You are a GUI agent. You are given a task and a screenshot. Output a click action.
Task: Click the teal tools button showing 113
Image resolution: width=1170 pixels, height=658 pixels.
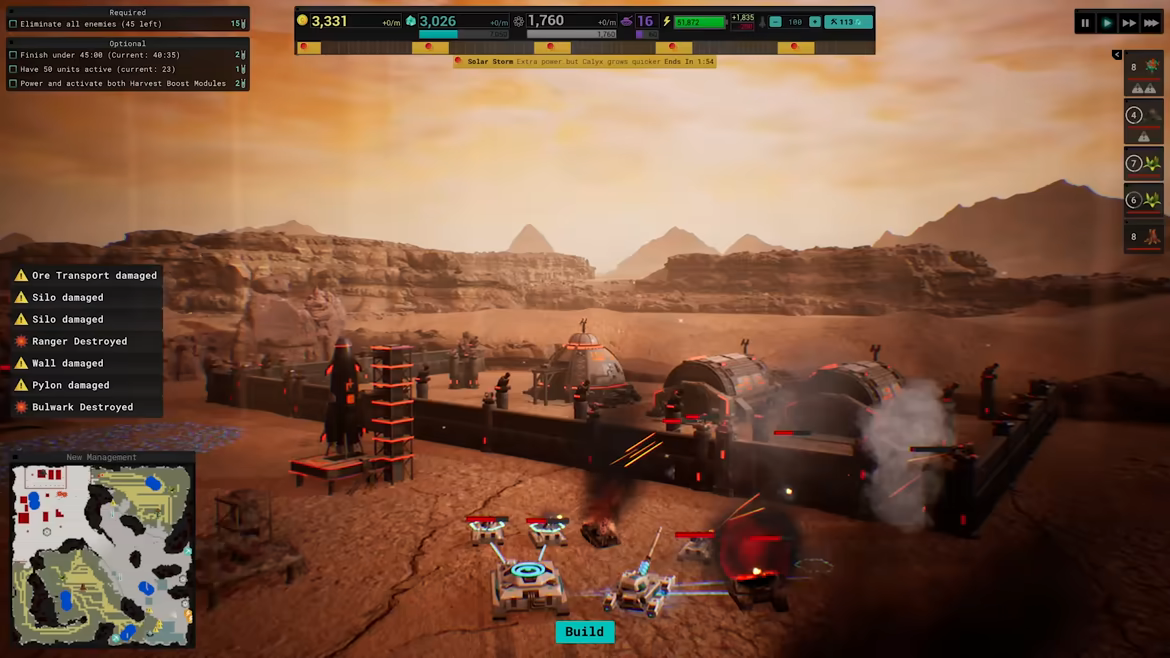(x=847, y=22)
